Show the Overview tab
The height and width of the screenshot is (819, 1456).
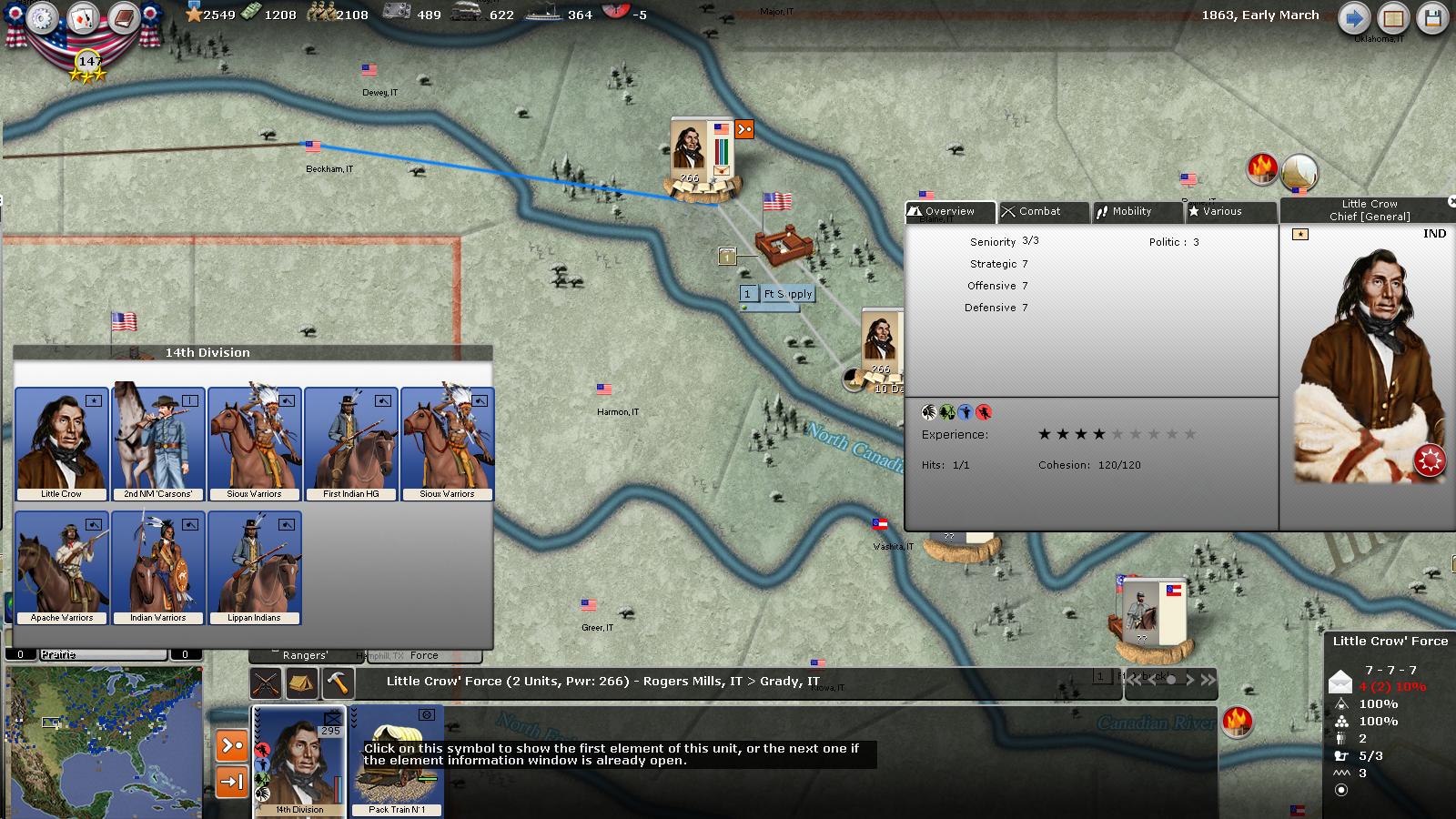coord(949,211)
